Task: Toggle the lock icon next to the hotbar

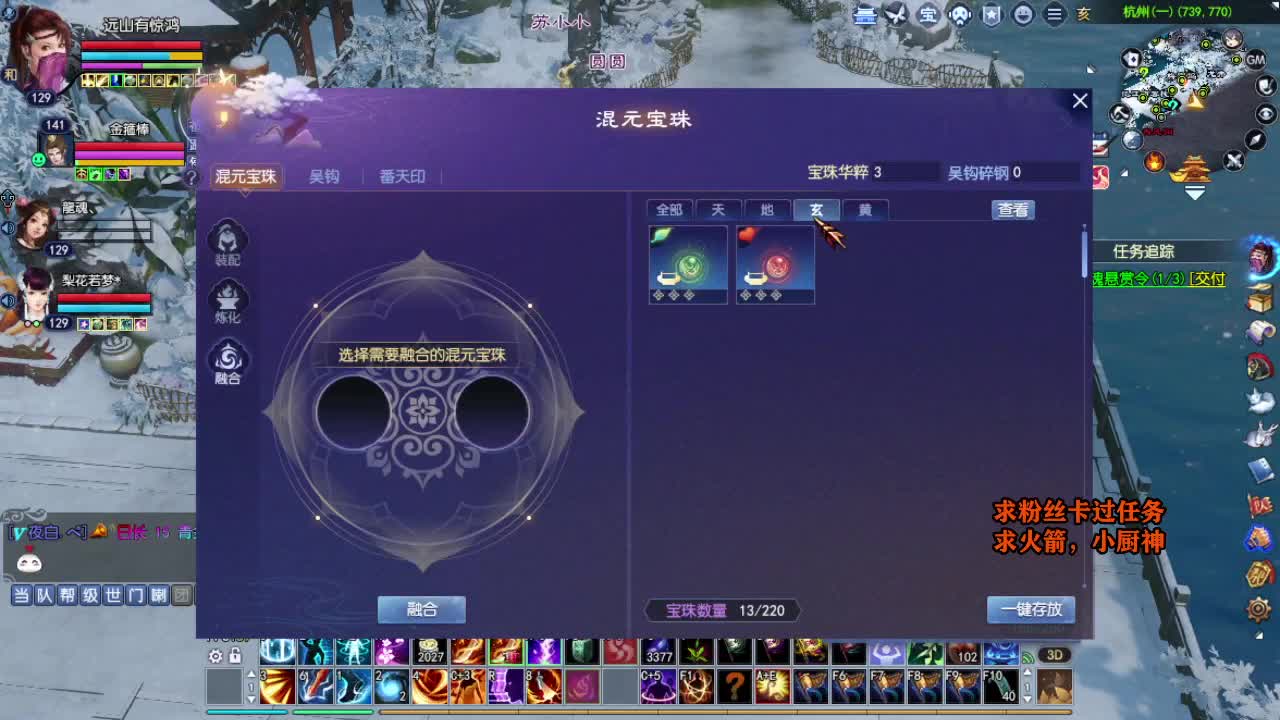Action: click(233, 656)
